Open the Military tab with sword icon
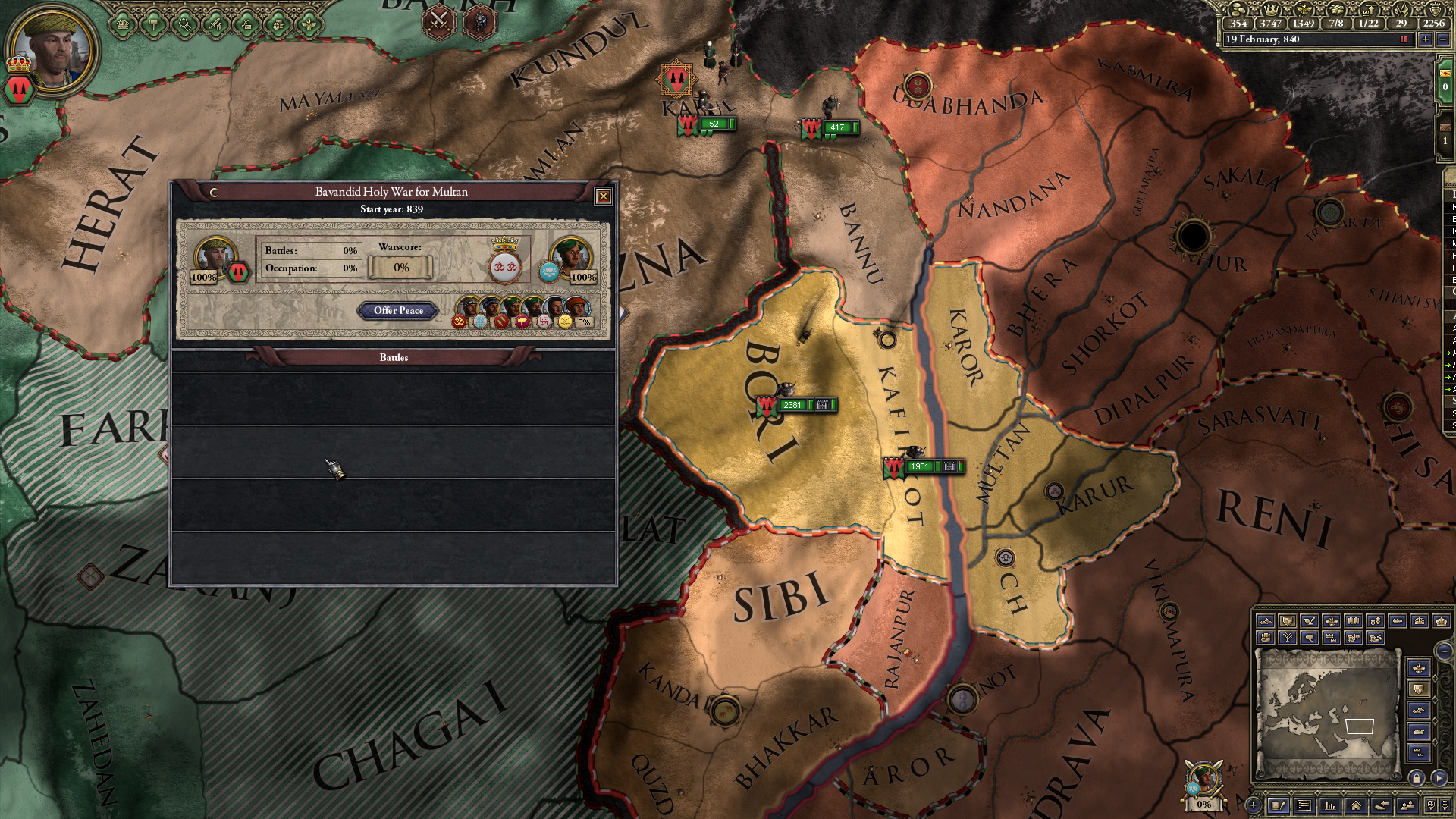 pyautogui.click(x=215, y=24)
